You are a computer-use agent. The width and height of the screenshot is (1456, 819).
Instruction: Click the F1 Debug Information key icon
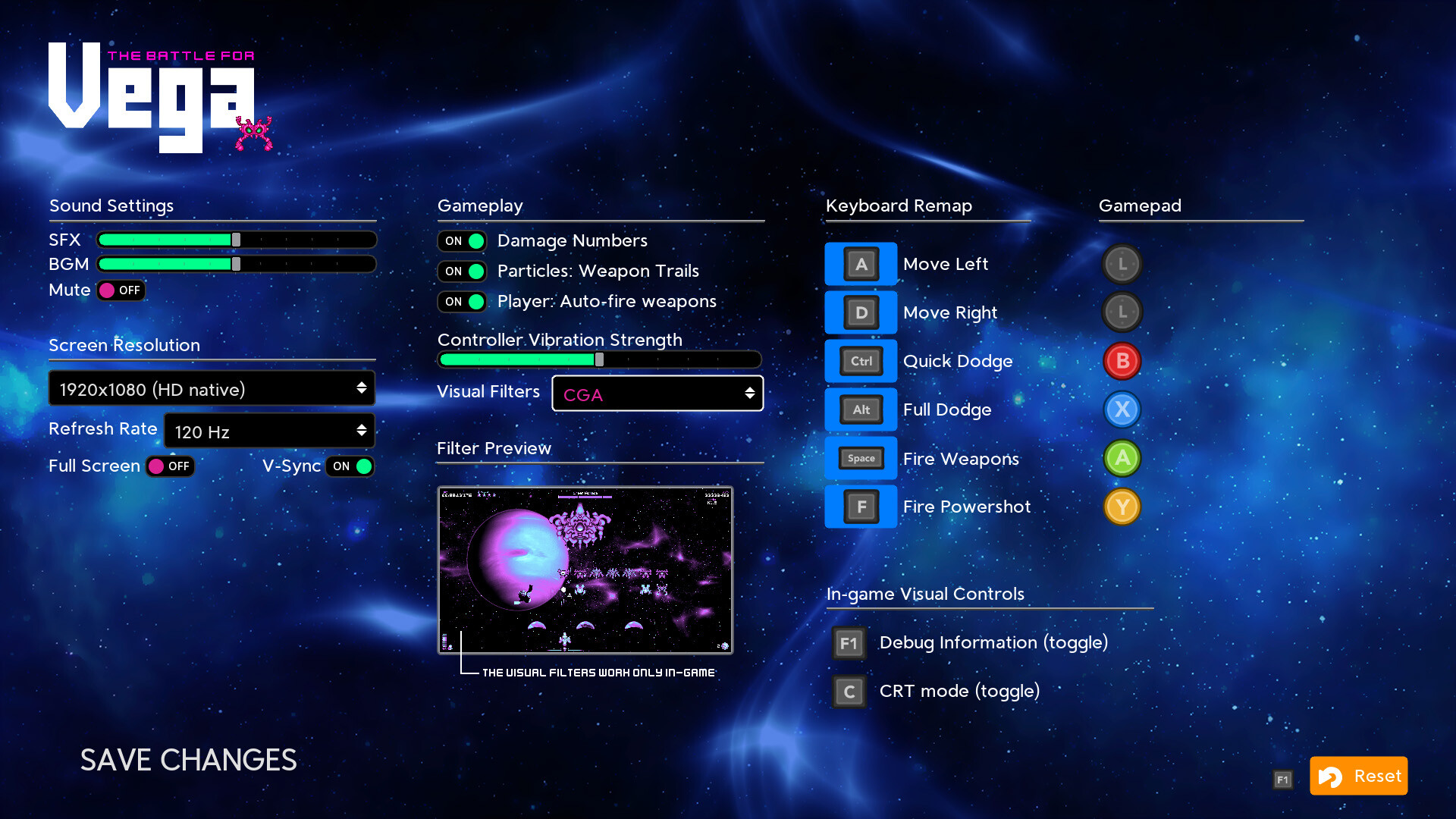point(848,642)
